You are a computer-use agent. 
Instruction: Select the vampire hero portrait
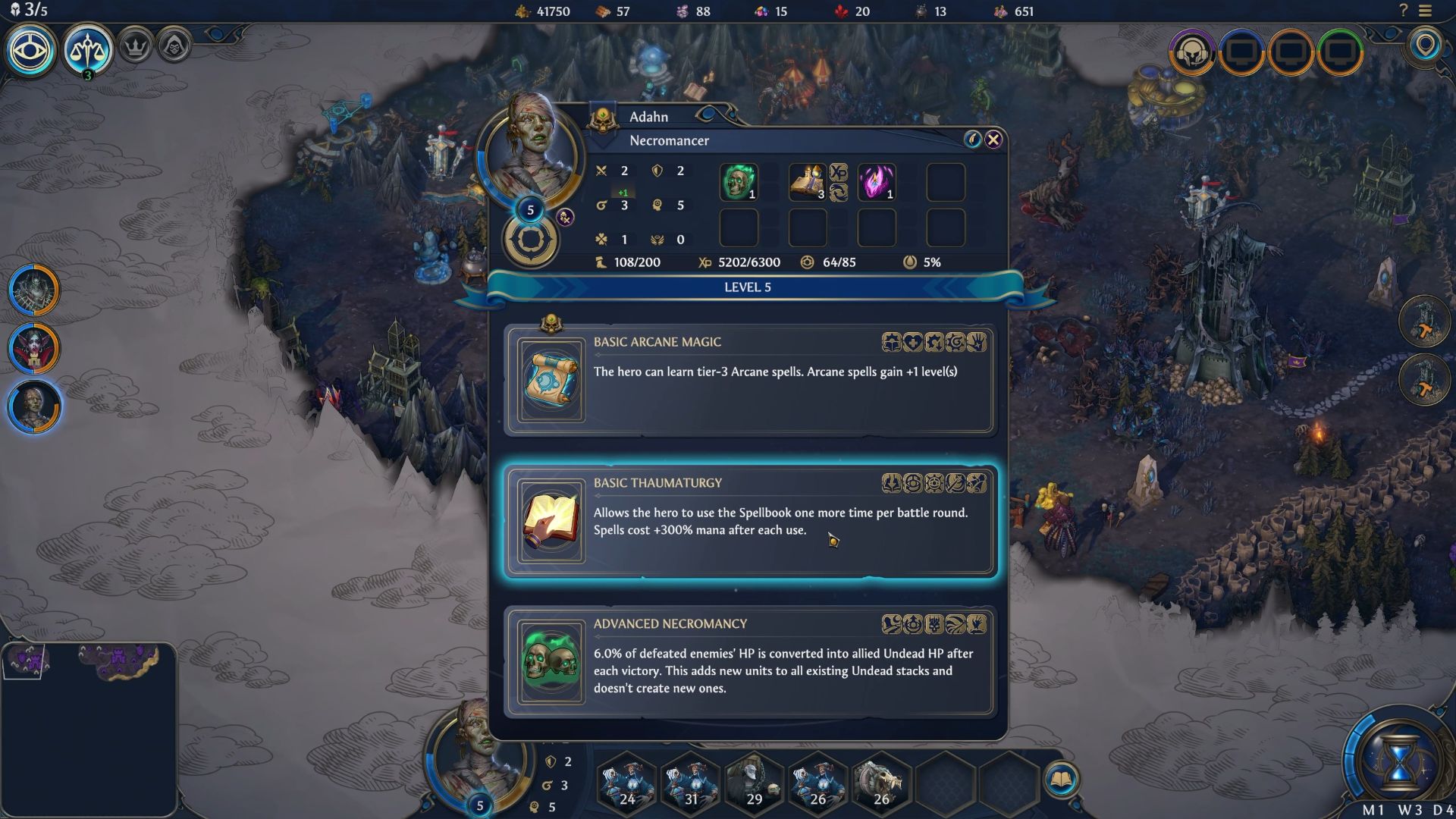[x=34, y=349]
